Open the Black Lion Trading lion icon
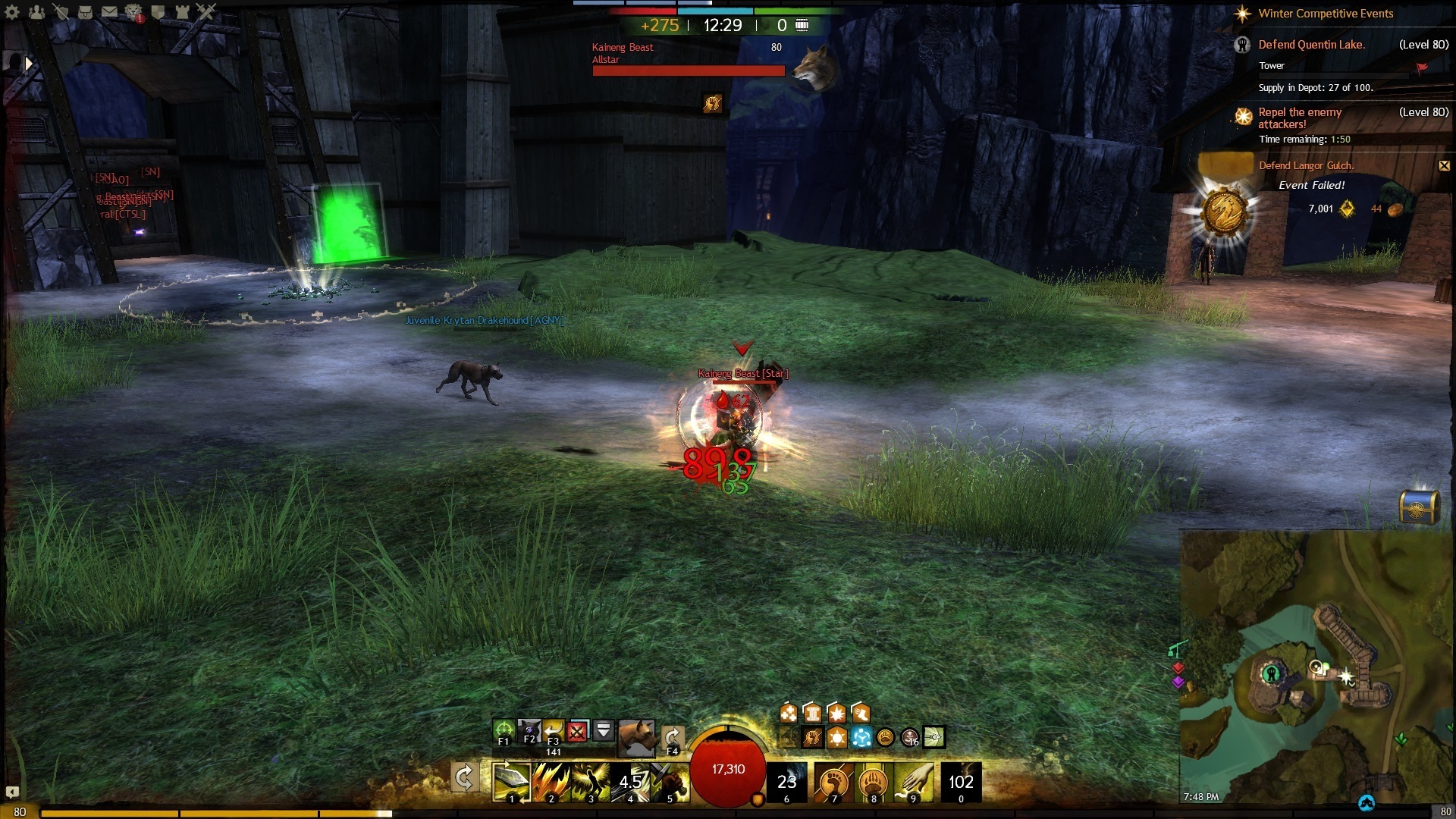The height and width of the screenshot is (819, 1456). coord(133,11)
